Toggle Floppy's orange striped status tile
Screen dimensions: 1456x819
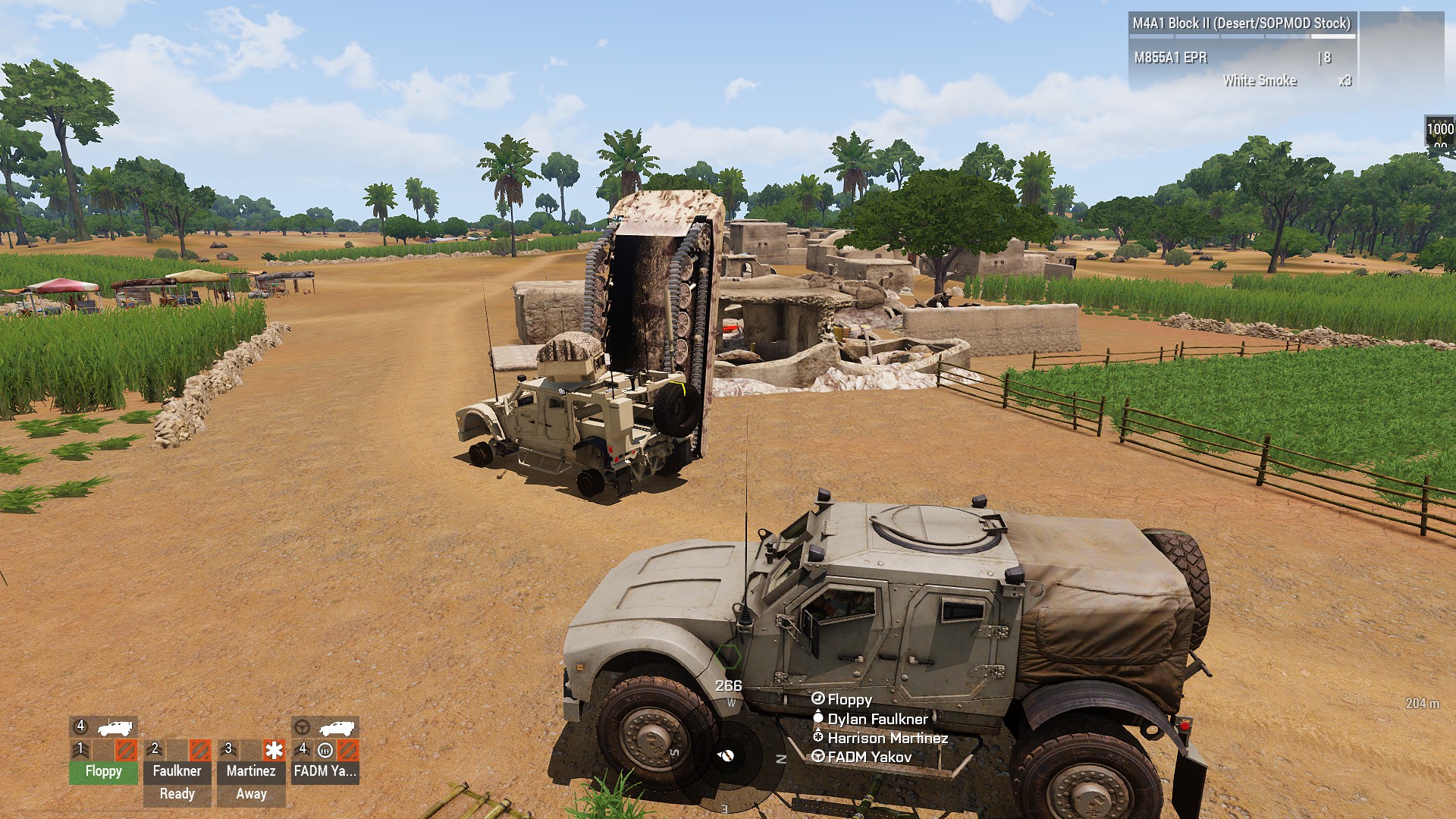(126, 751)
